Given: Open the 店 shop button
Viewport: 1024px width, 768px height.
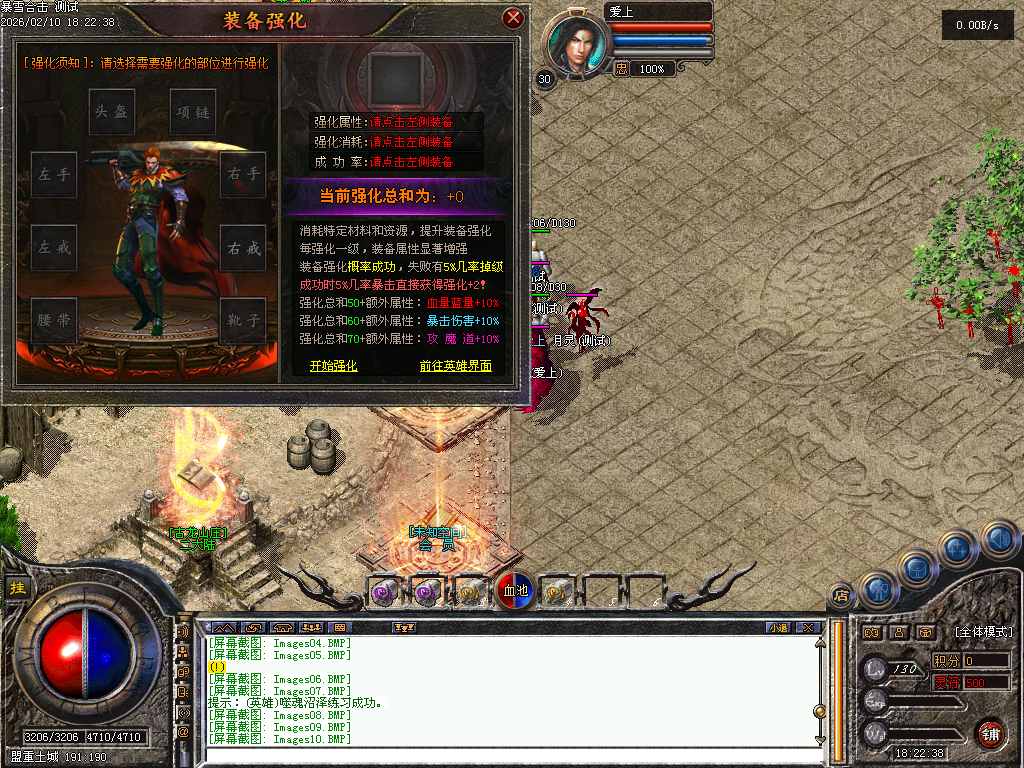Looking at the screenshot, I should tap(841, 597).
